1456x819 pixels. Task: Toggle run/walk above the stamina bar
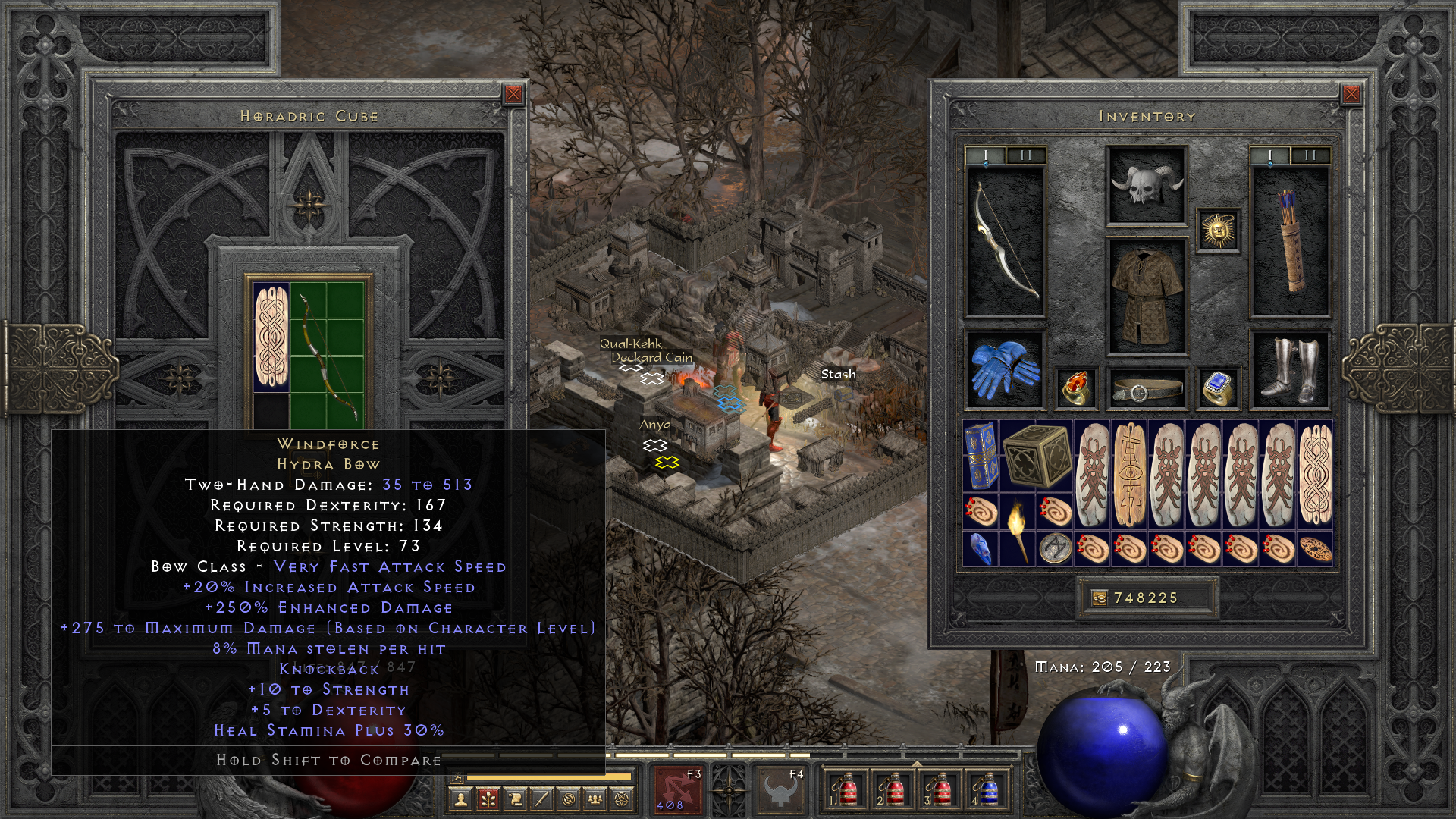tap(457, 777)
